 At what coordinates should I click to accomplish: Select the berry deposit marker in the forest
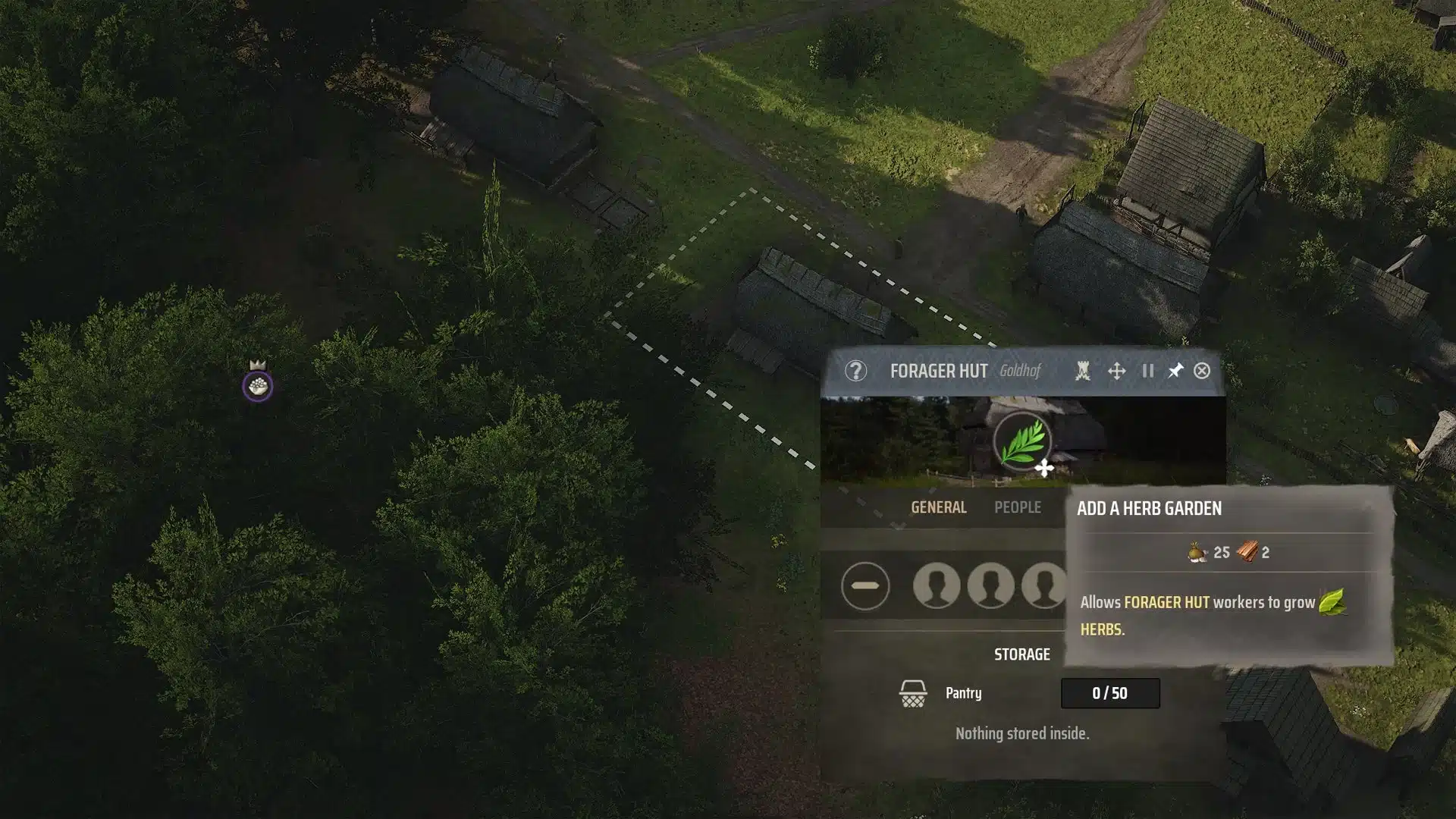click(258, 386)
